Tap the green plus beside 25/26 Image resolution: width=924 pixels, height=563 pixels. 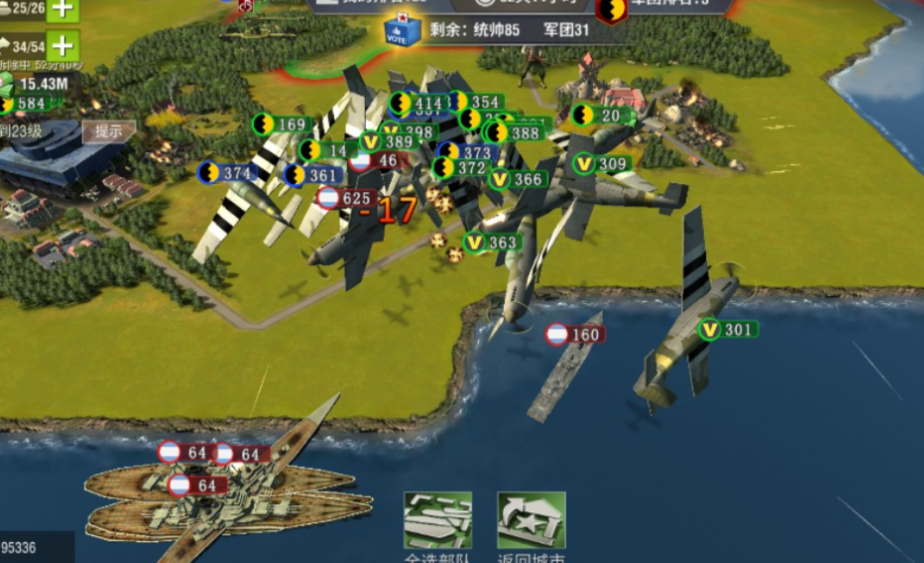63,9
